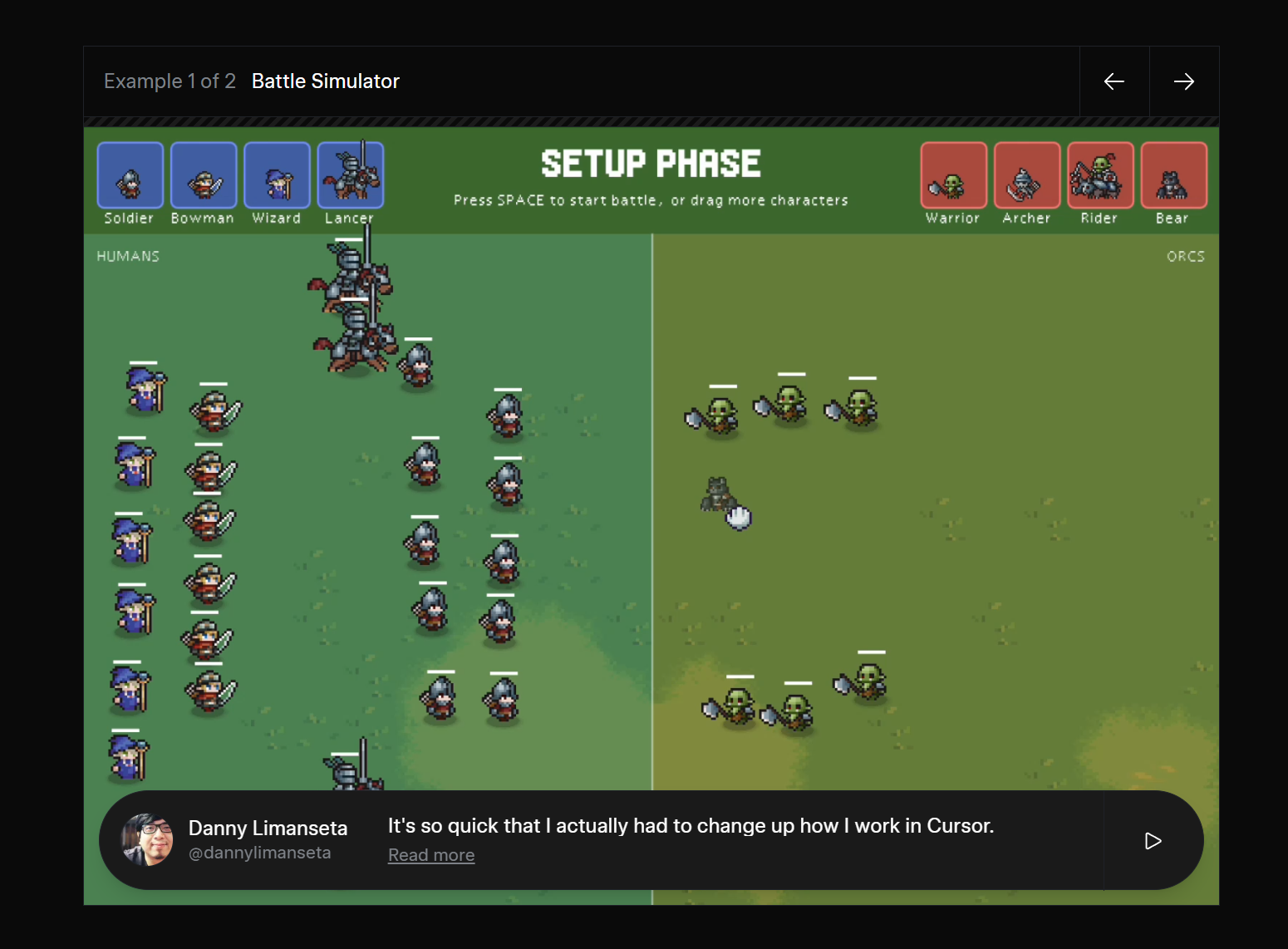The width and height of the screenshot is (1288, 949).
Task: Pick the Wizard unit tile
Action: 277,175
